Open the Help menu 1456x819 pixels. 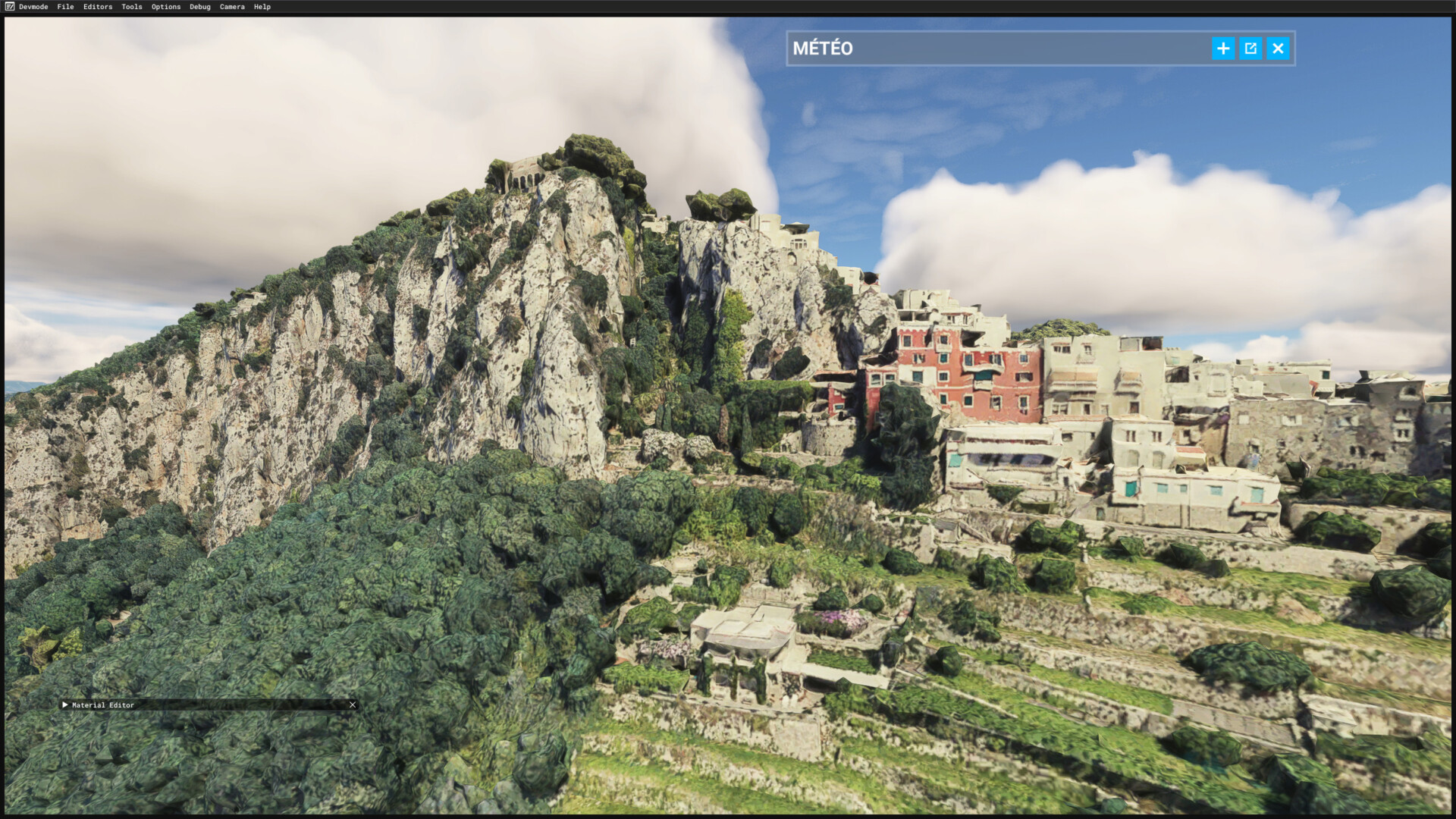pos(262,7)
